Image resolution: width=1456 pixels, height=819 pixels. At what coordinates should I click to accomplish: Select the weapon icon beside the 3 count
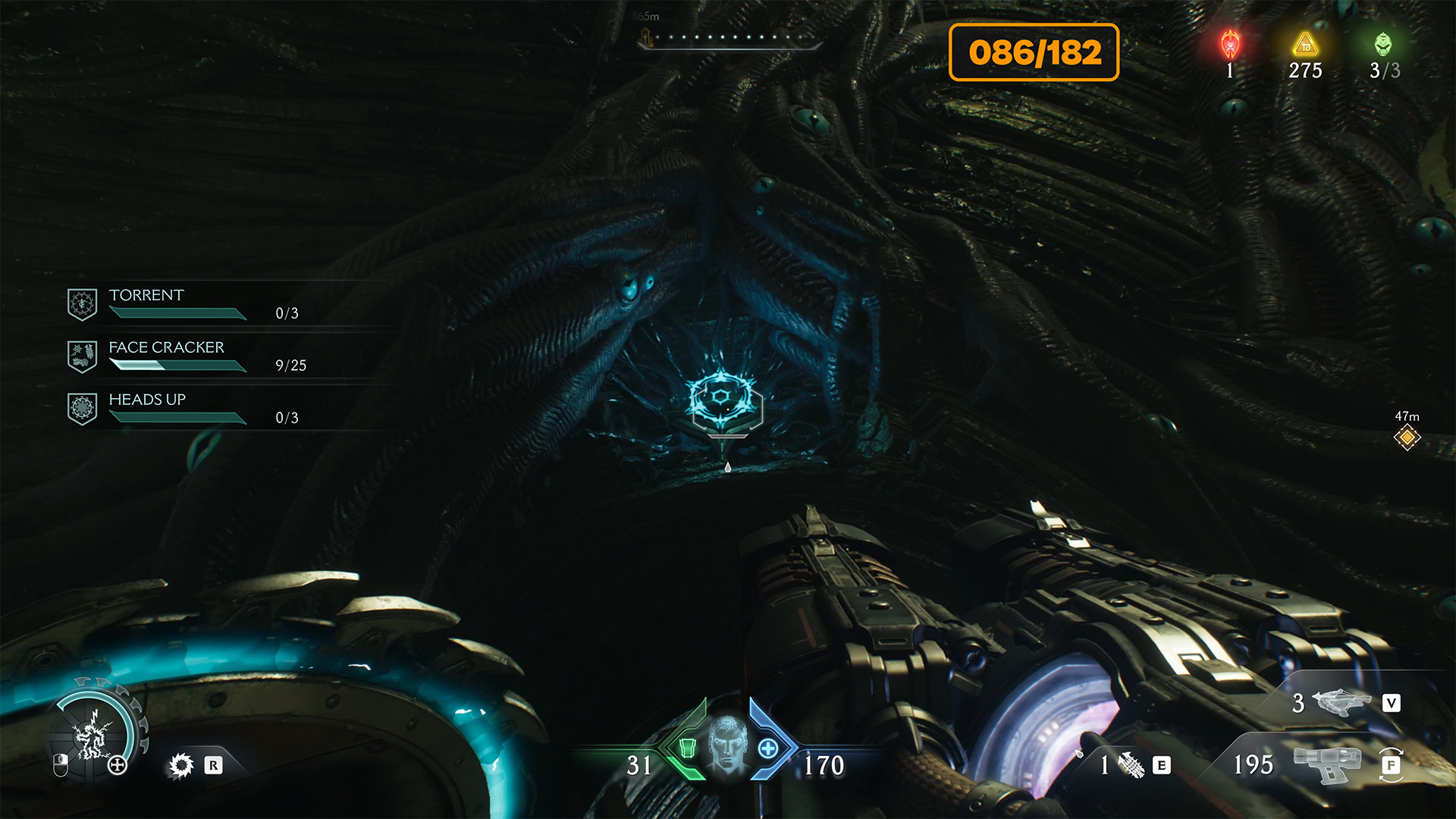coord(1341,702)
